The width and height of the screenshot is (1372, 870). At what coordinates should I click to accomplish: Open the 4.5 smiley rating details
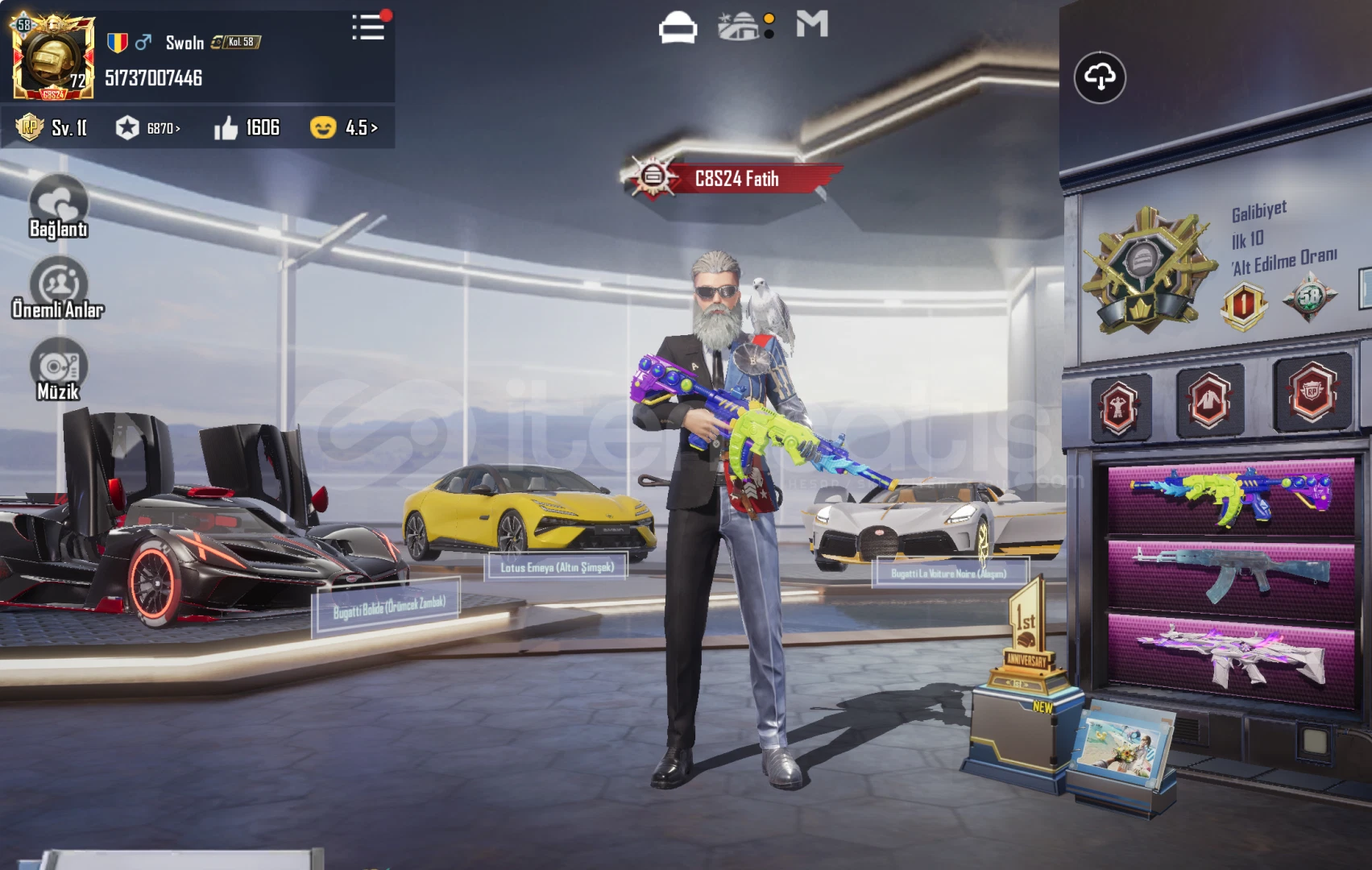point(344,128)
